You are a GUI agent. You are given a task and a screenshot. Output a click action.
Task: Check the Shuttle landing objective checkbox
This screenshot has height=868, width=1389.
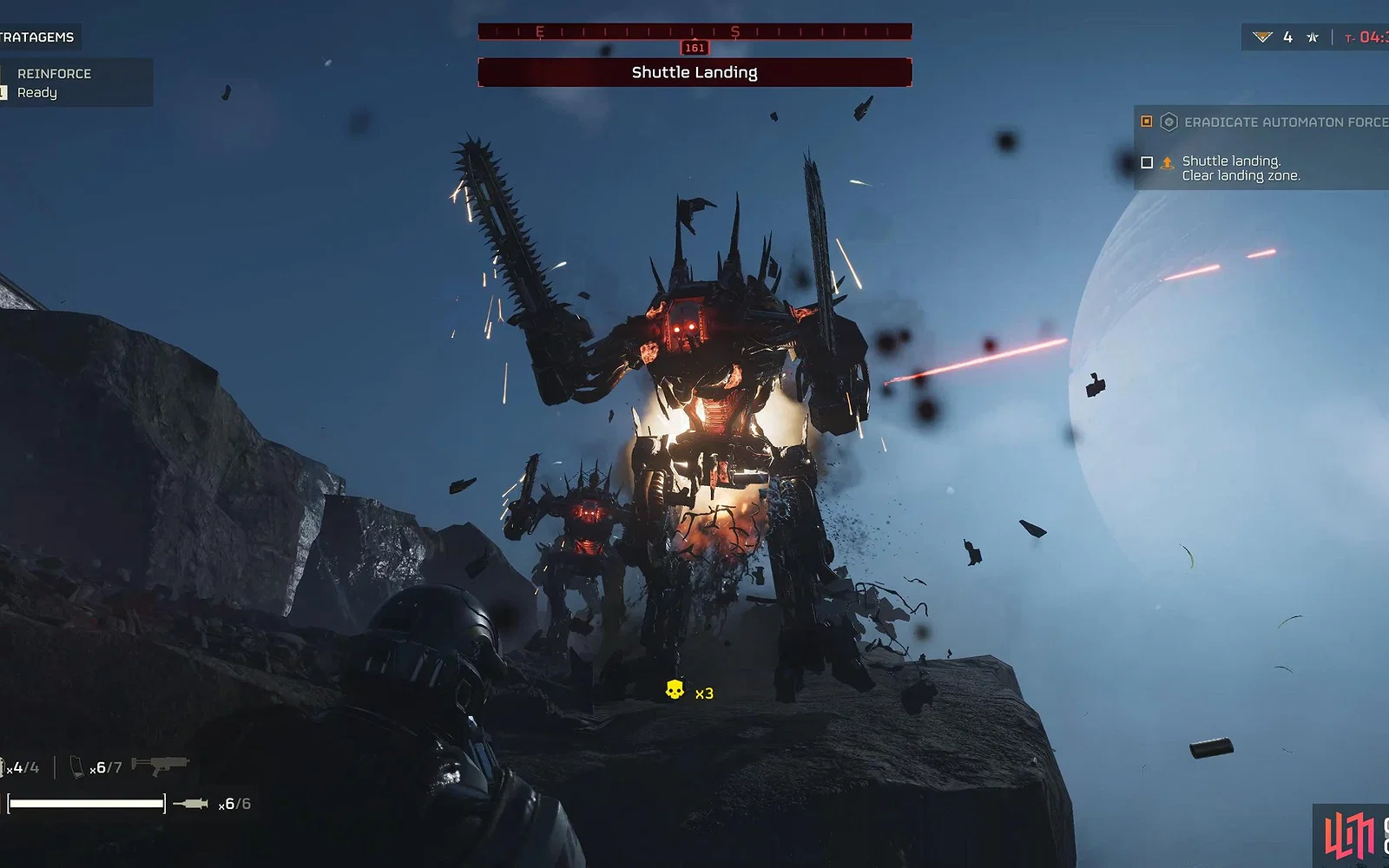pyautogui.click(x=1147, y=163)
